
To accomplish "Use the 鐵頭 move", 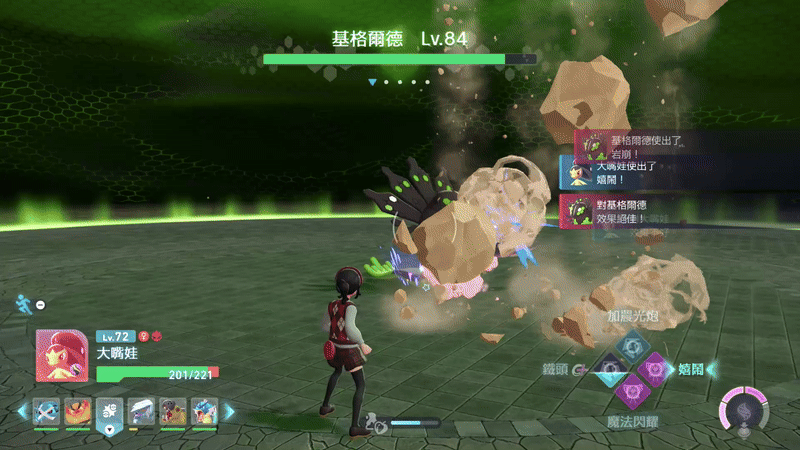I will 608,370.
